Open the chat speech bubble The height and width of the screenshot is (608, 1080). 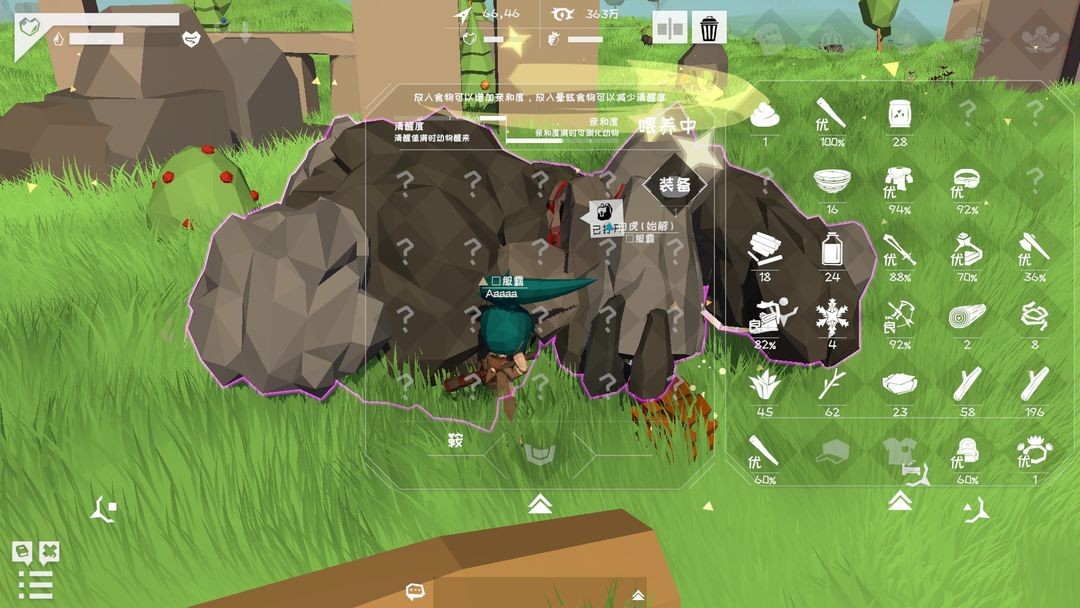[416, 592]
